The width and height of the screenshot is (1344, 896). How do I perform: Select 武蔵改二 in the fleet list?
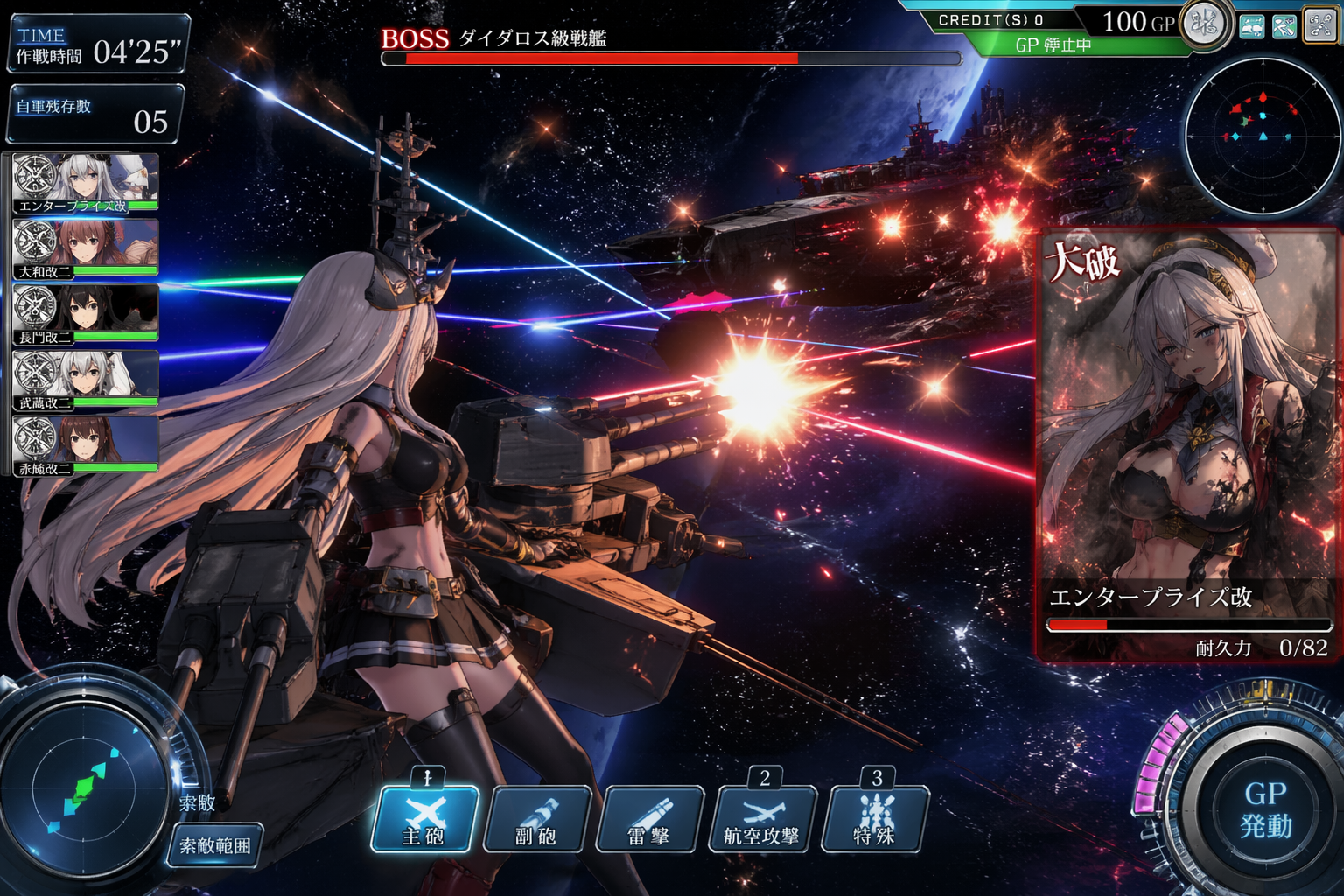click(86, 381)
